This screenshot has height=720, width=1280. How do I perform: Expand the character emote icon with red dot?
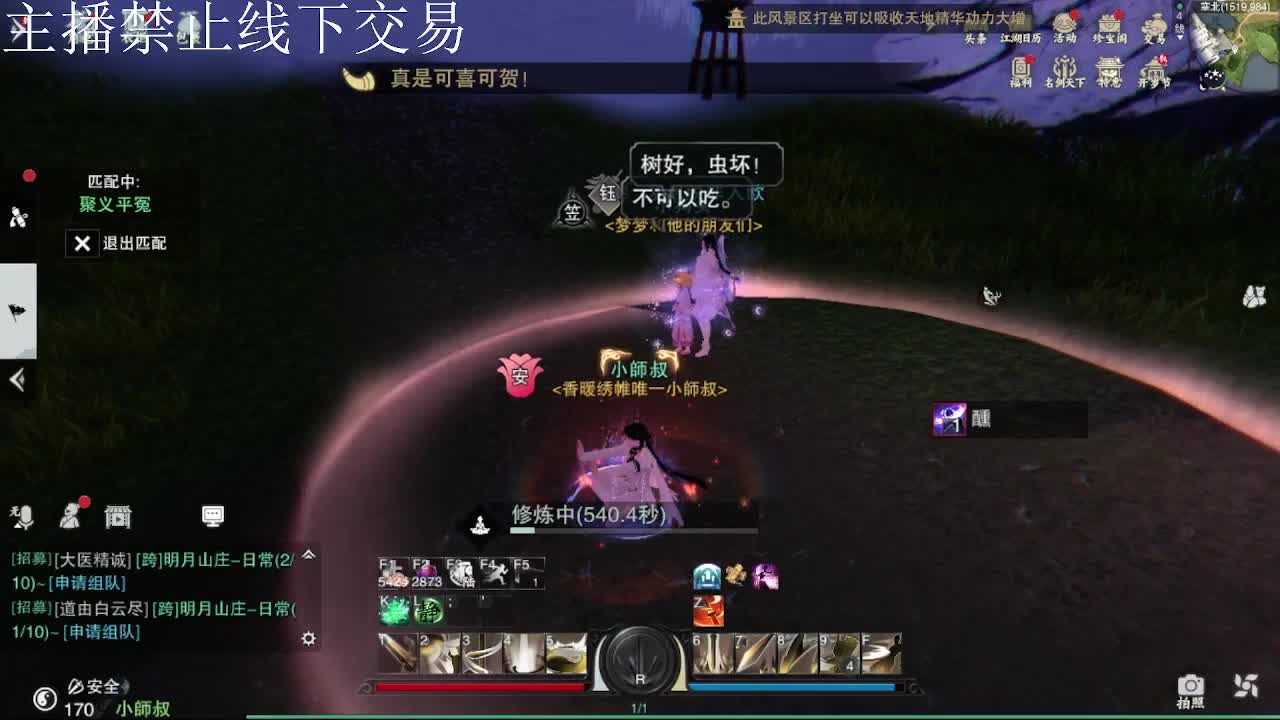click(x=71, y=515)
